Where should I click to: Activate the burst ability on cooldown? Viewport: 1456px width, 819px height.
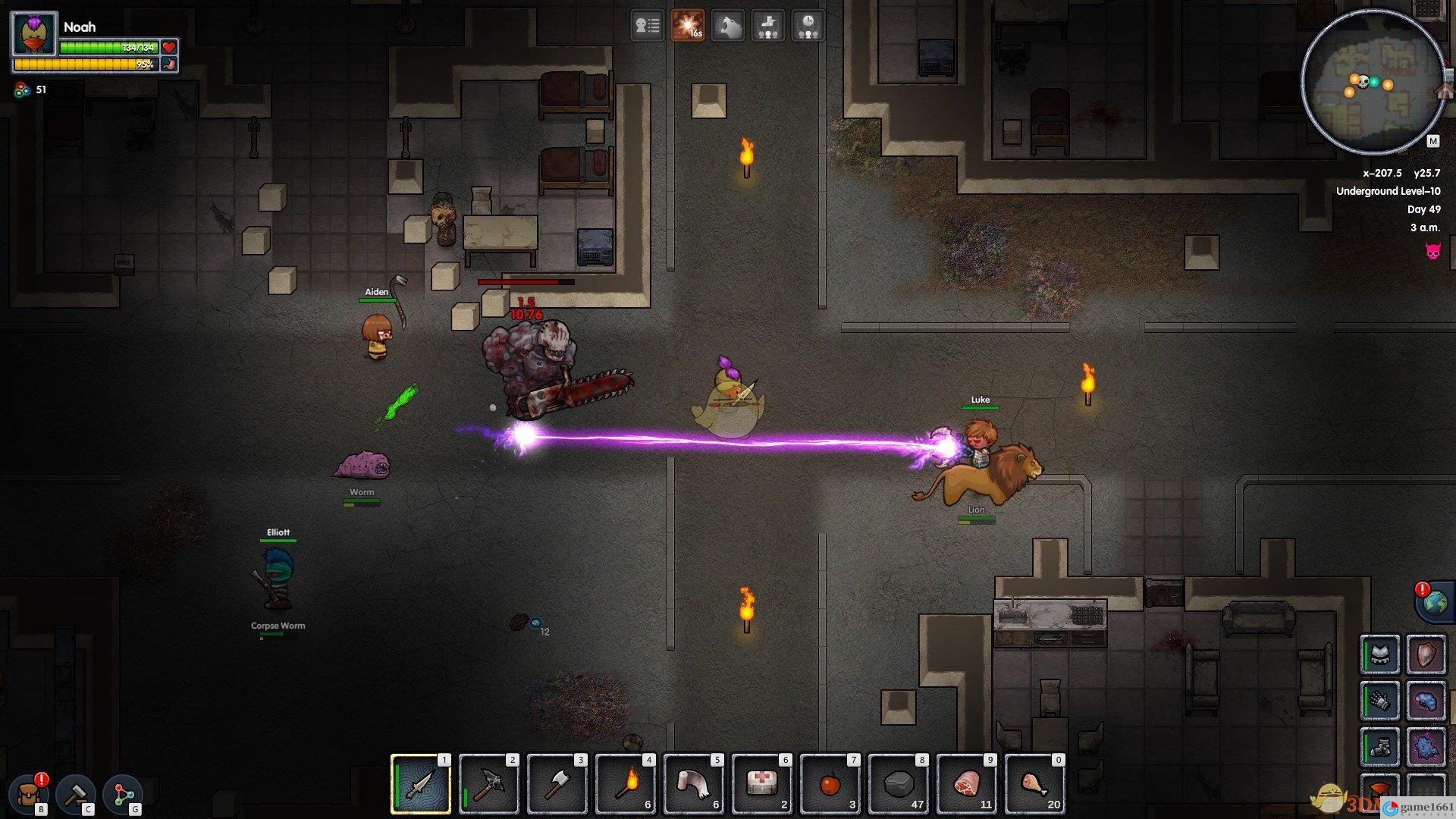click(687, 26)
